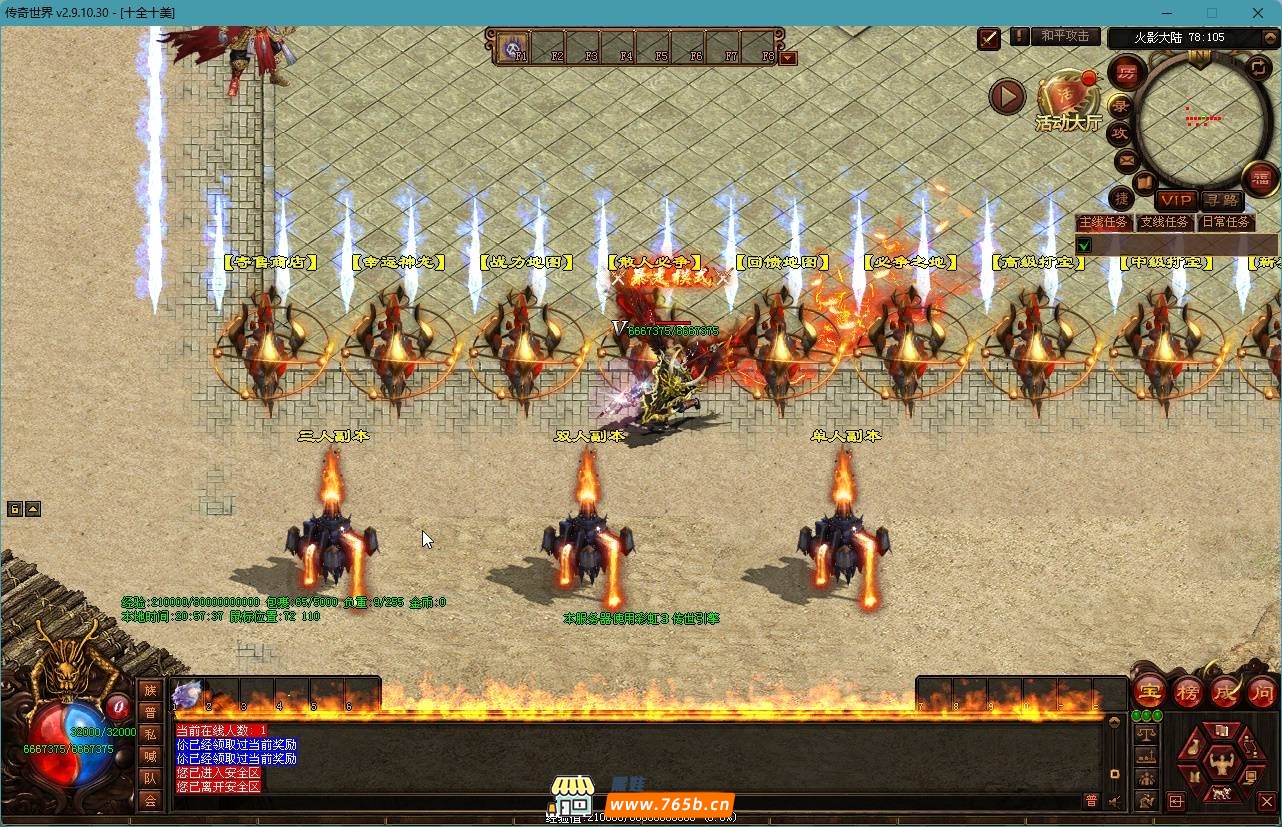Click the red X exit button
This screenshot has height=827, width=1282.
1266,801
